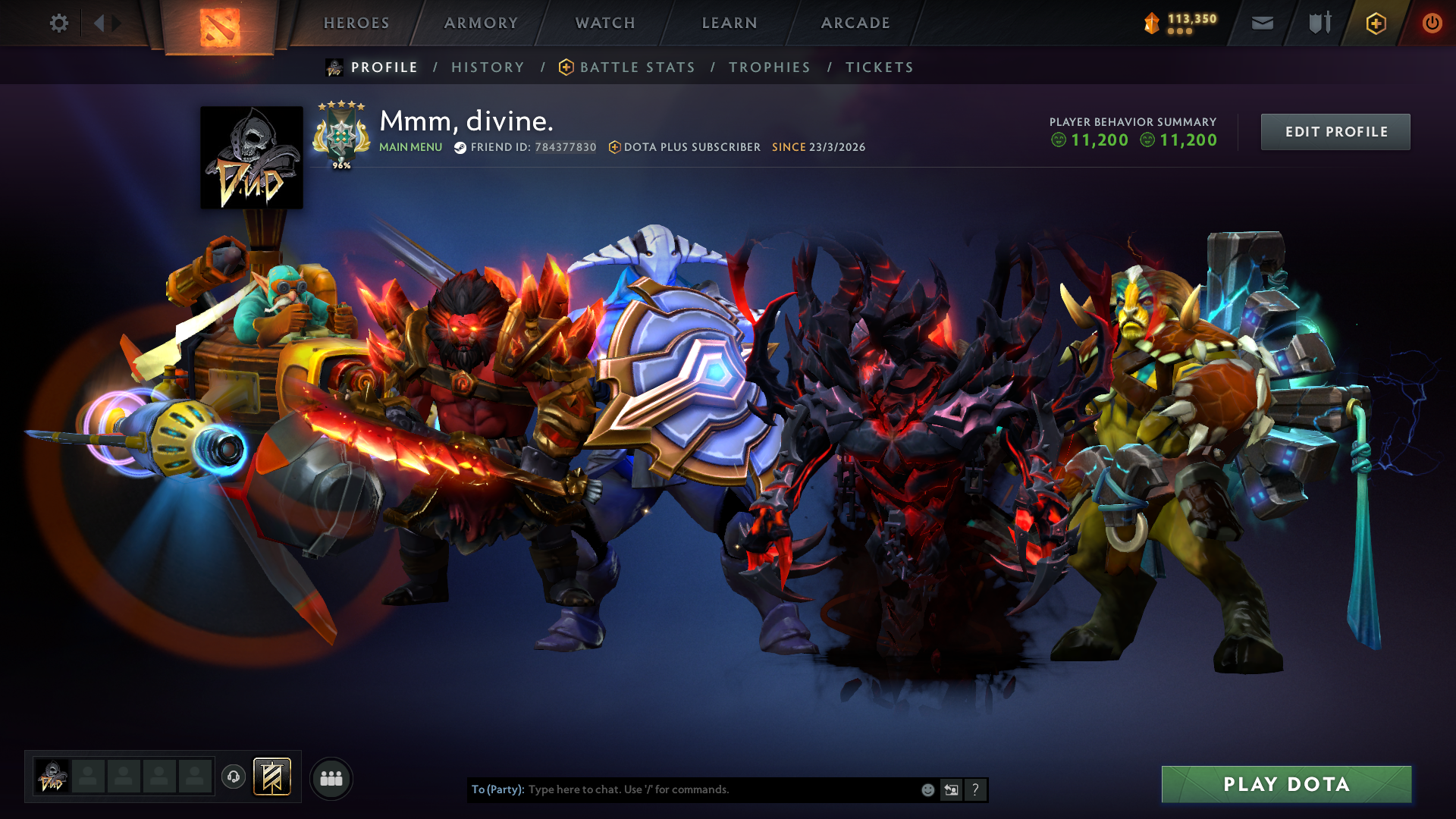Open the Dota Plus hexagon icon
1456x819 pixels.
click(x=1376, y=23)
